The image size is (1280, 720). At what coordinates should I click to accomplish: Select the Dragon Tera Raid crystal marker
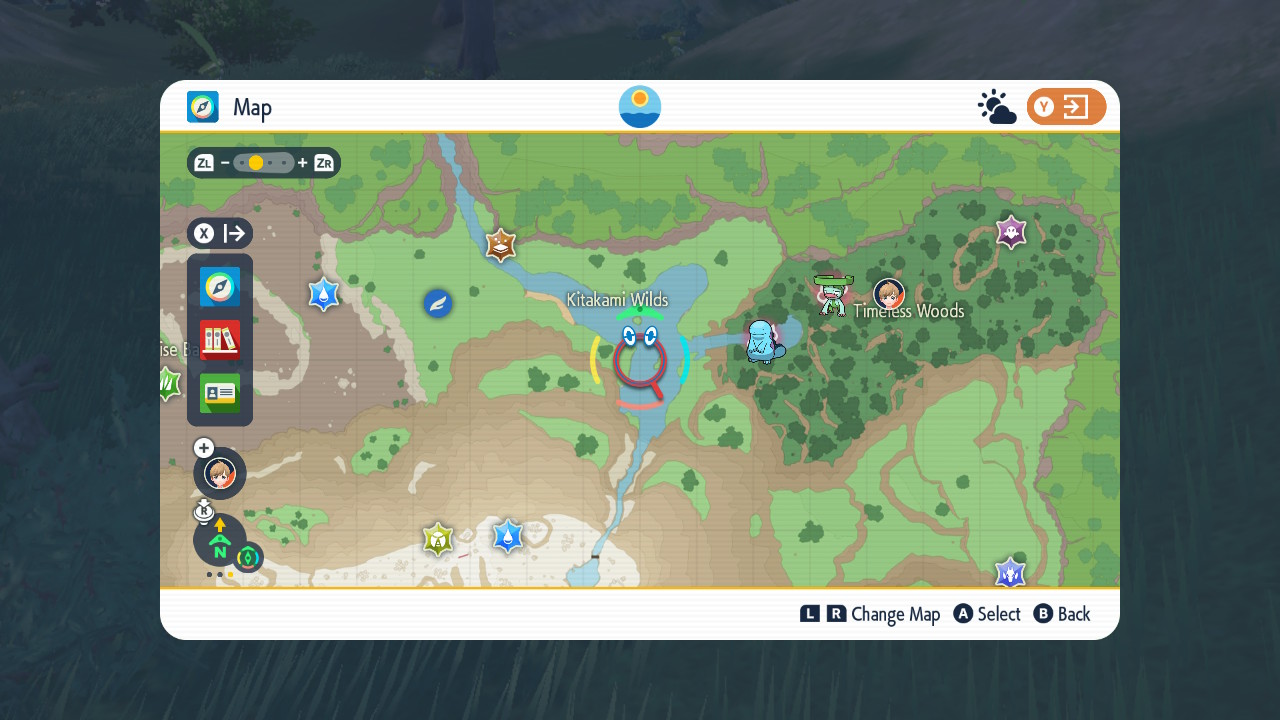1011,573
